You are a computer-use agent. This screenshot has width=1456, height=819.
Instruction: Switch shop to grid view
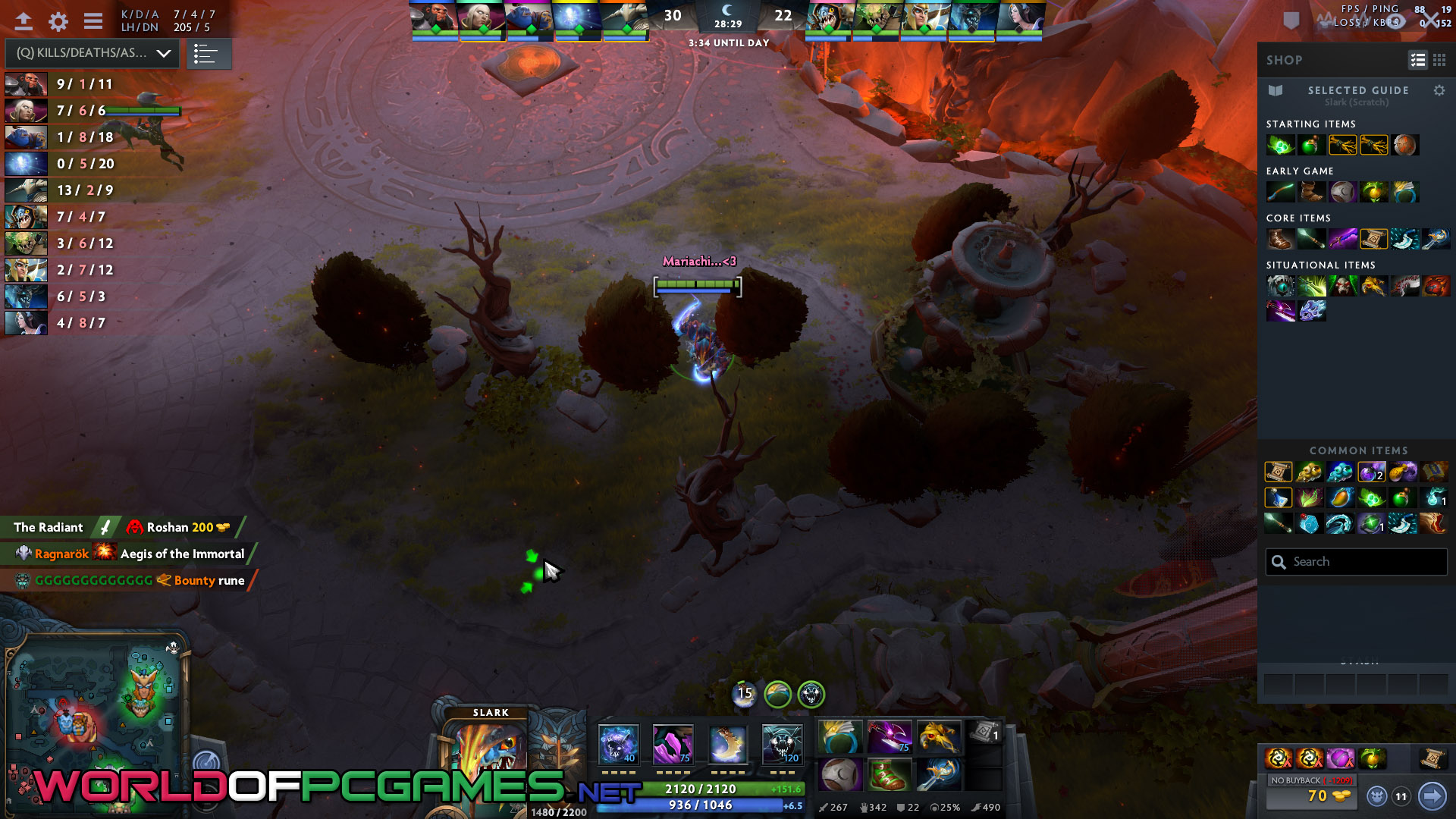tap(1439, 60)
